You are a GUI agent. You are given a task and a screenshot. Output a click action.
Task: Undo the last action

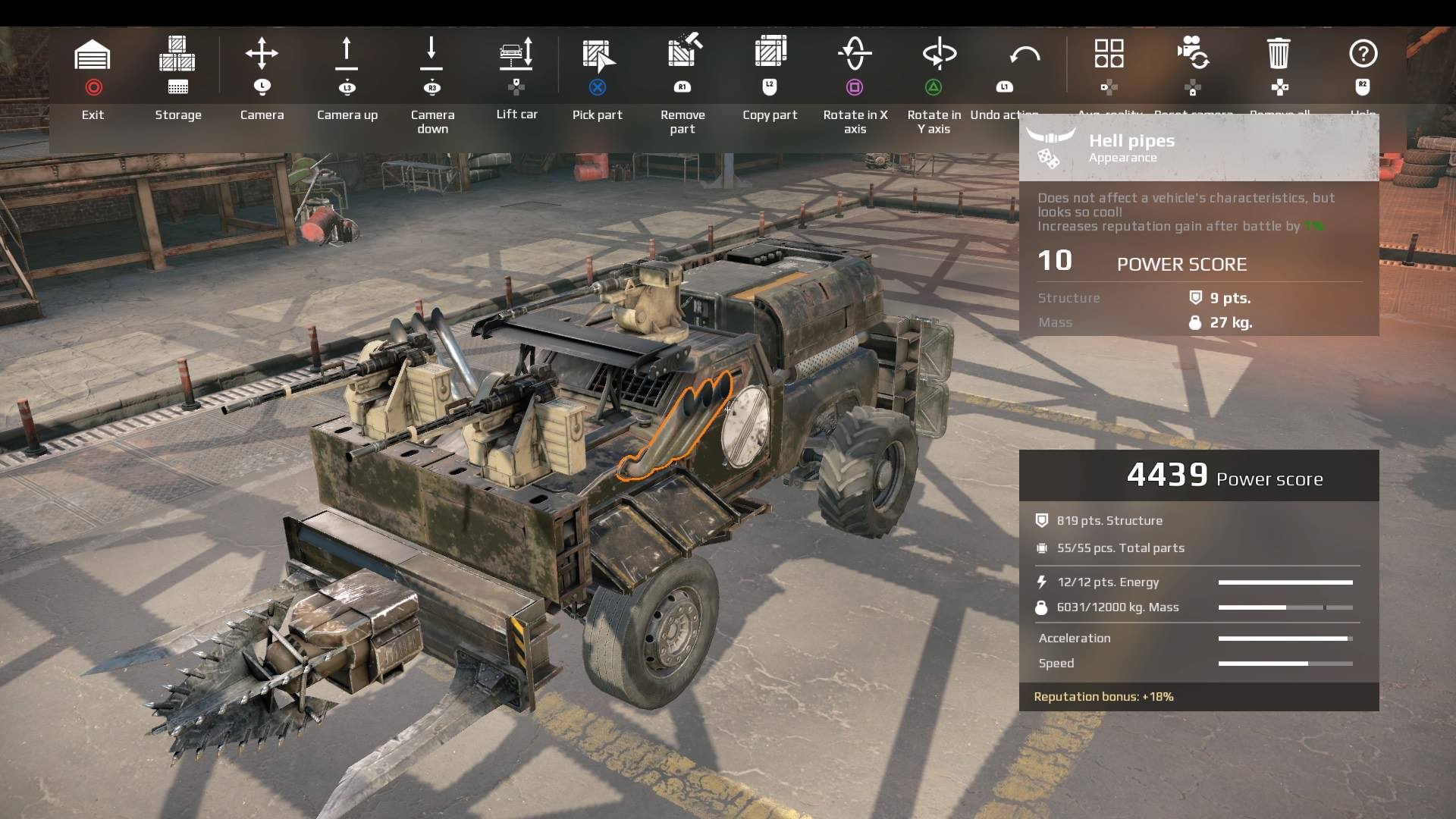click(1024, 55)
